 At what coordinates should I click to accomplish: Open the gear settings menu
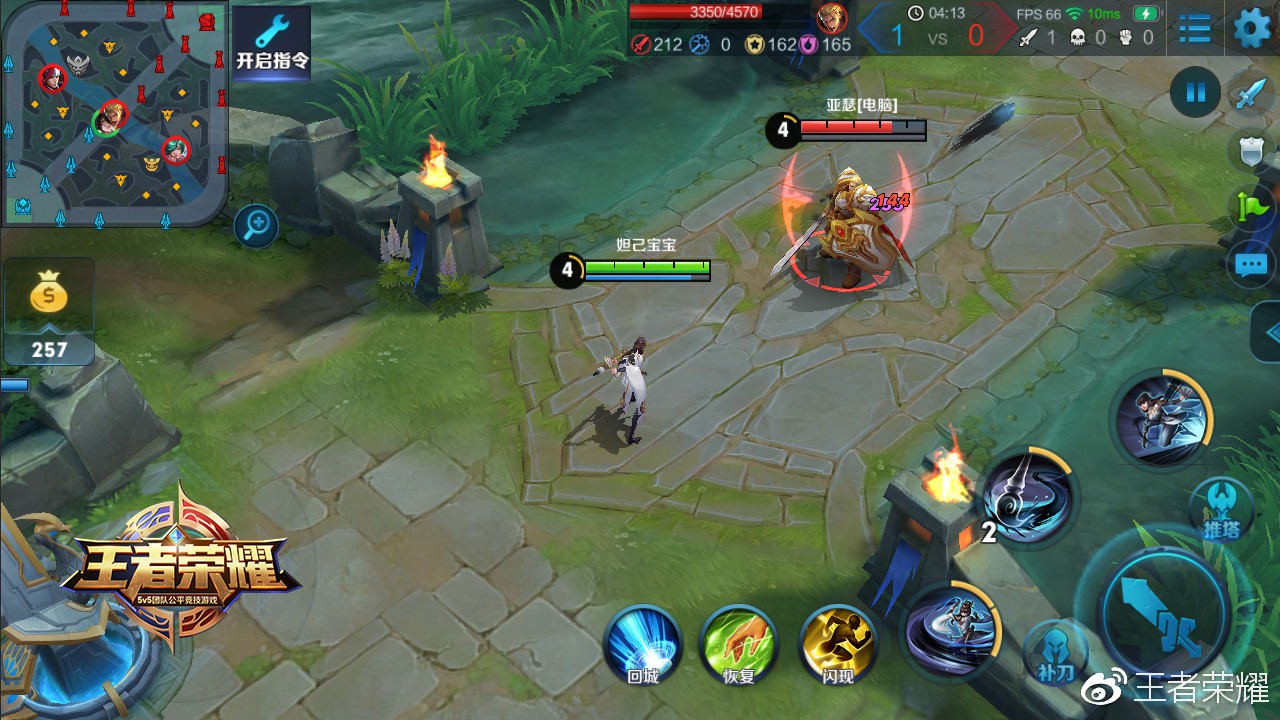1252,28
